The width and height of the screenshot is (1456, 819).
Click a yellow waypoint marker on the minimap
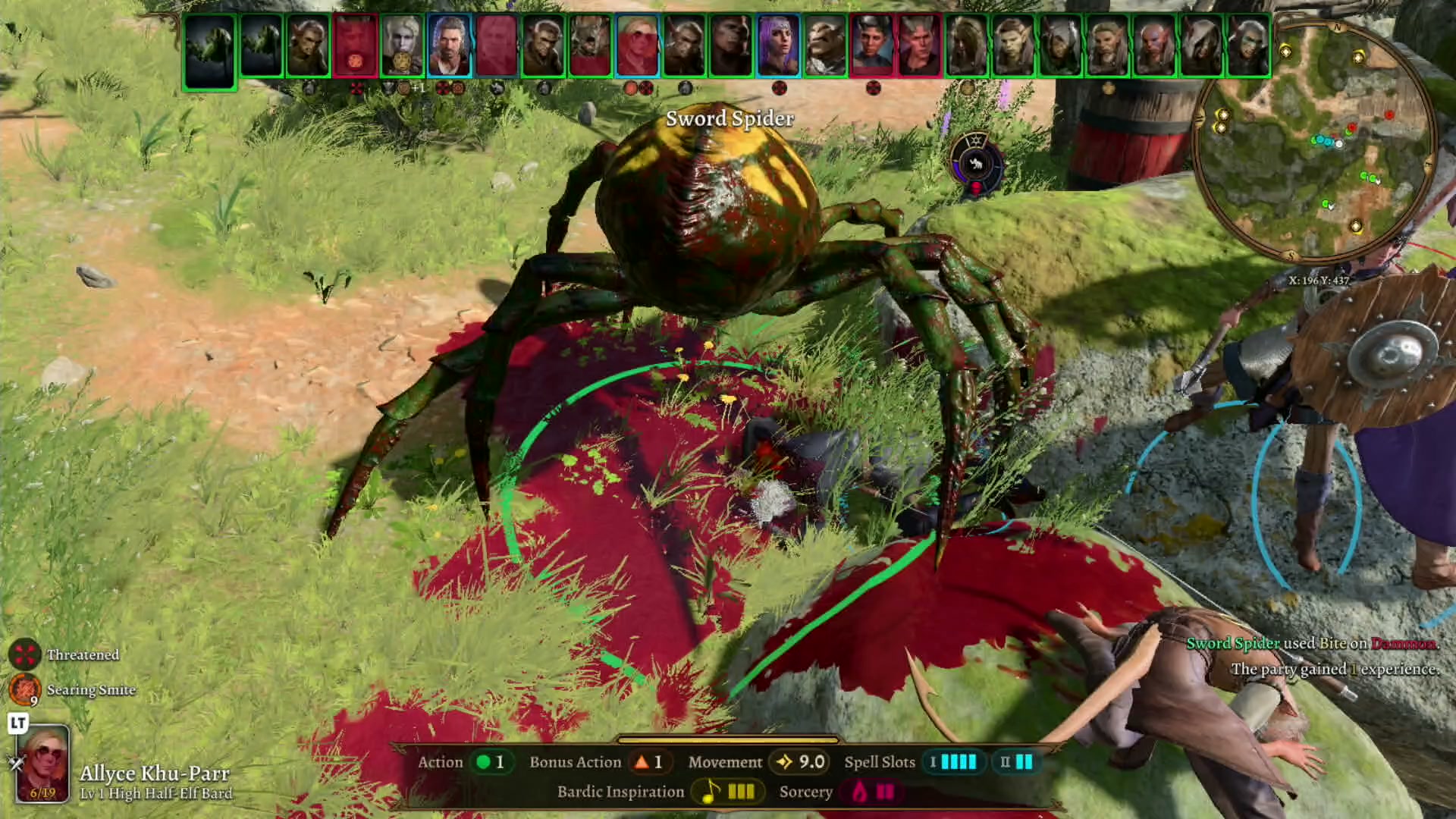pyautogui.click(x=1287, y=53)
